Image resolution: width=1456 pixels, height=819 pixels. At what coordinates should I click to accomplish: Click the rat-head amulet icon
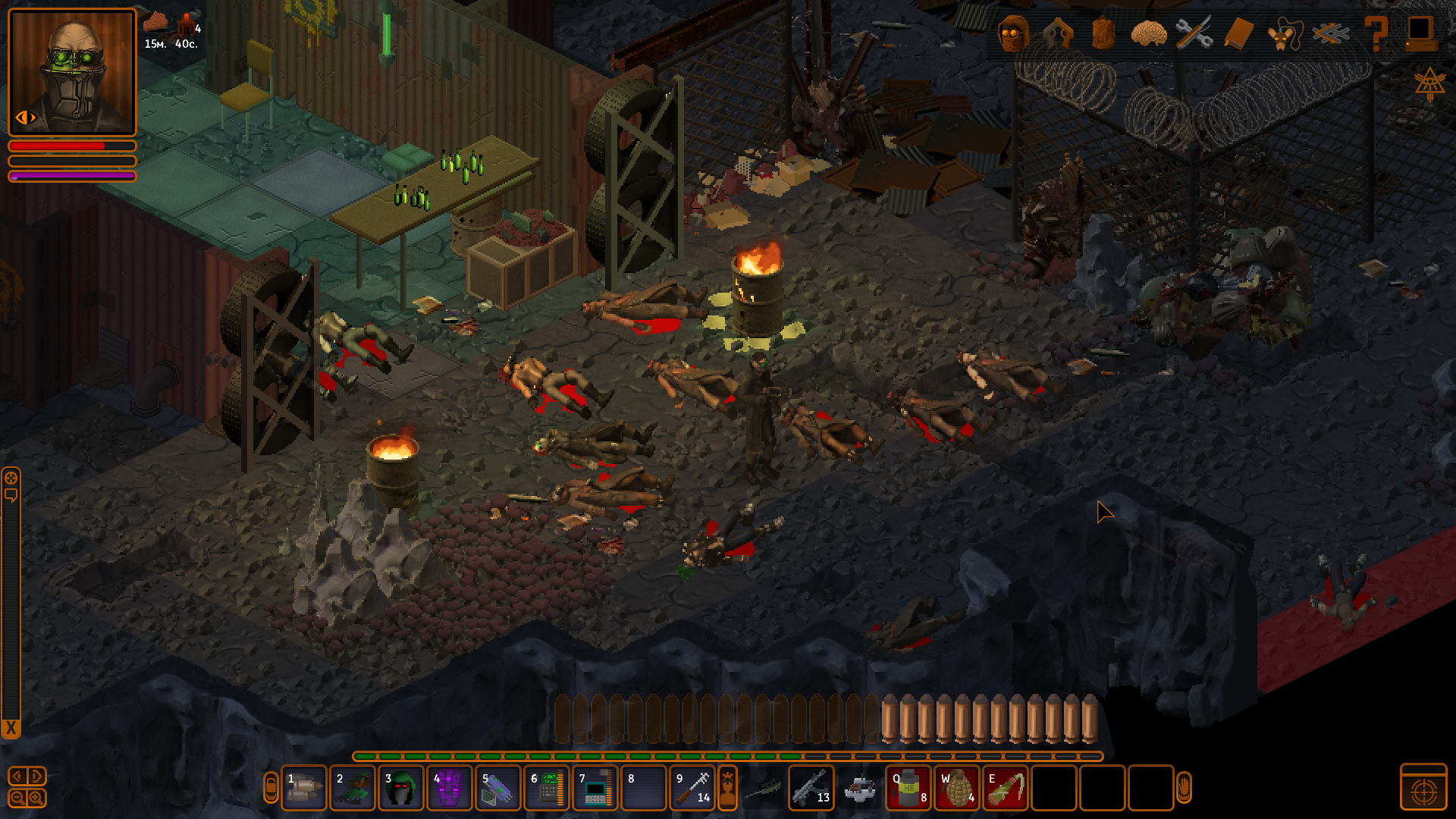1284,35
